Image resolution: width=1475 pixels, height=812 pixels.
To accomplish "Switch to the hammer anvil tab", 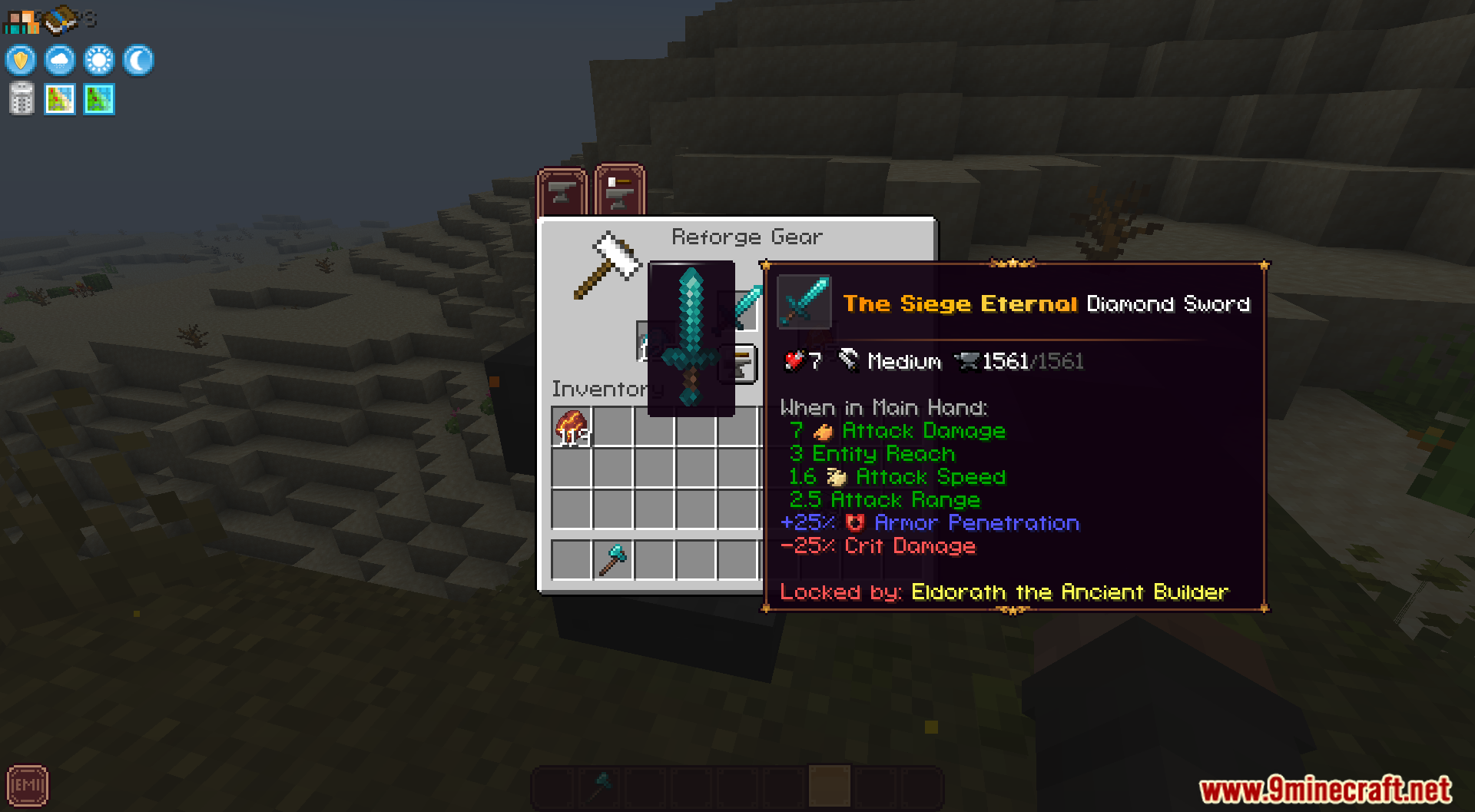I will pos(618,191).
